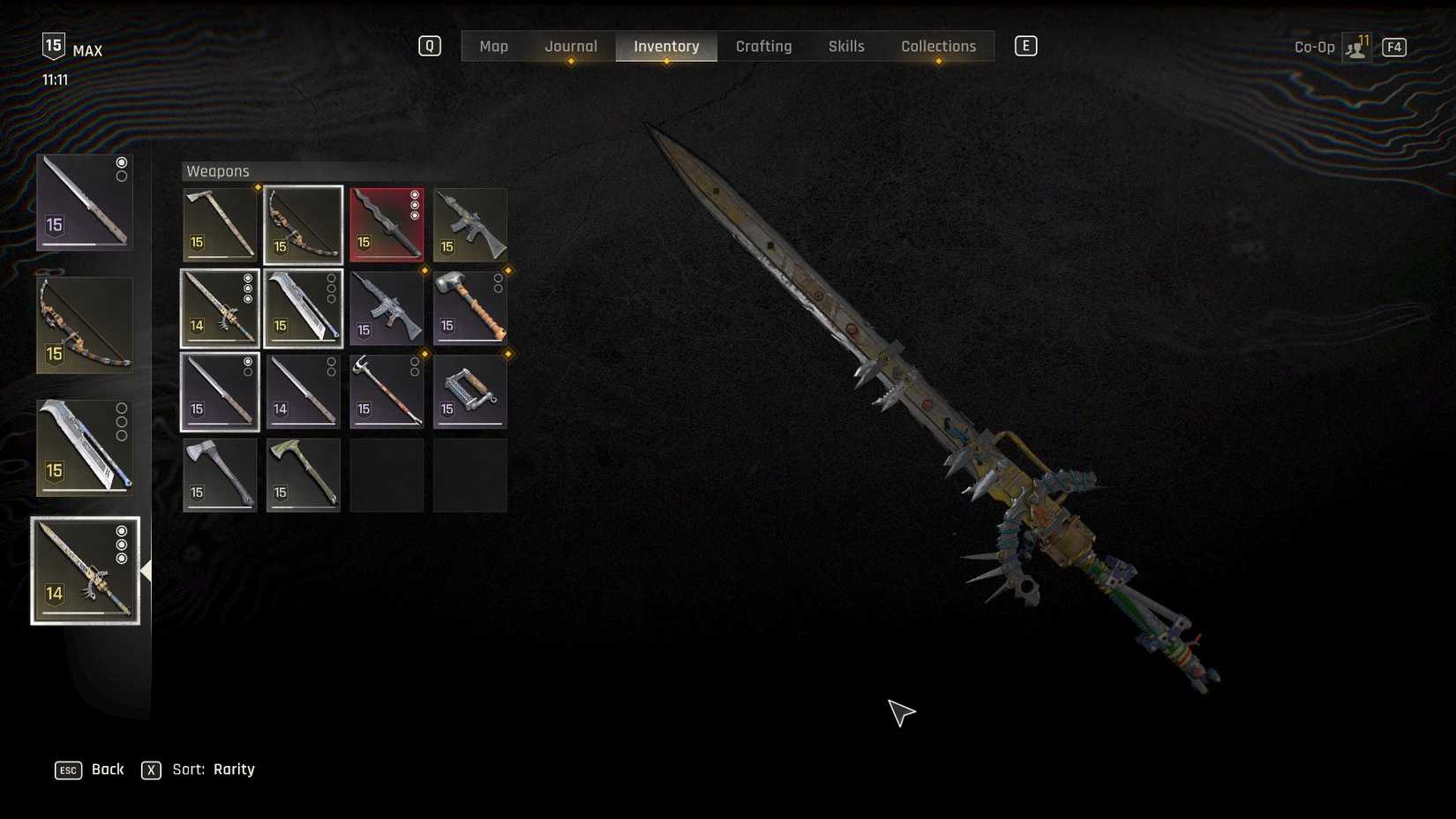Open the Collections tab
Image resolution: width=1456 pixels, height=819 pixels.
[x=938, y=46]
